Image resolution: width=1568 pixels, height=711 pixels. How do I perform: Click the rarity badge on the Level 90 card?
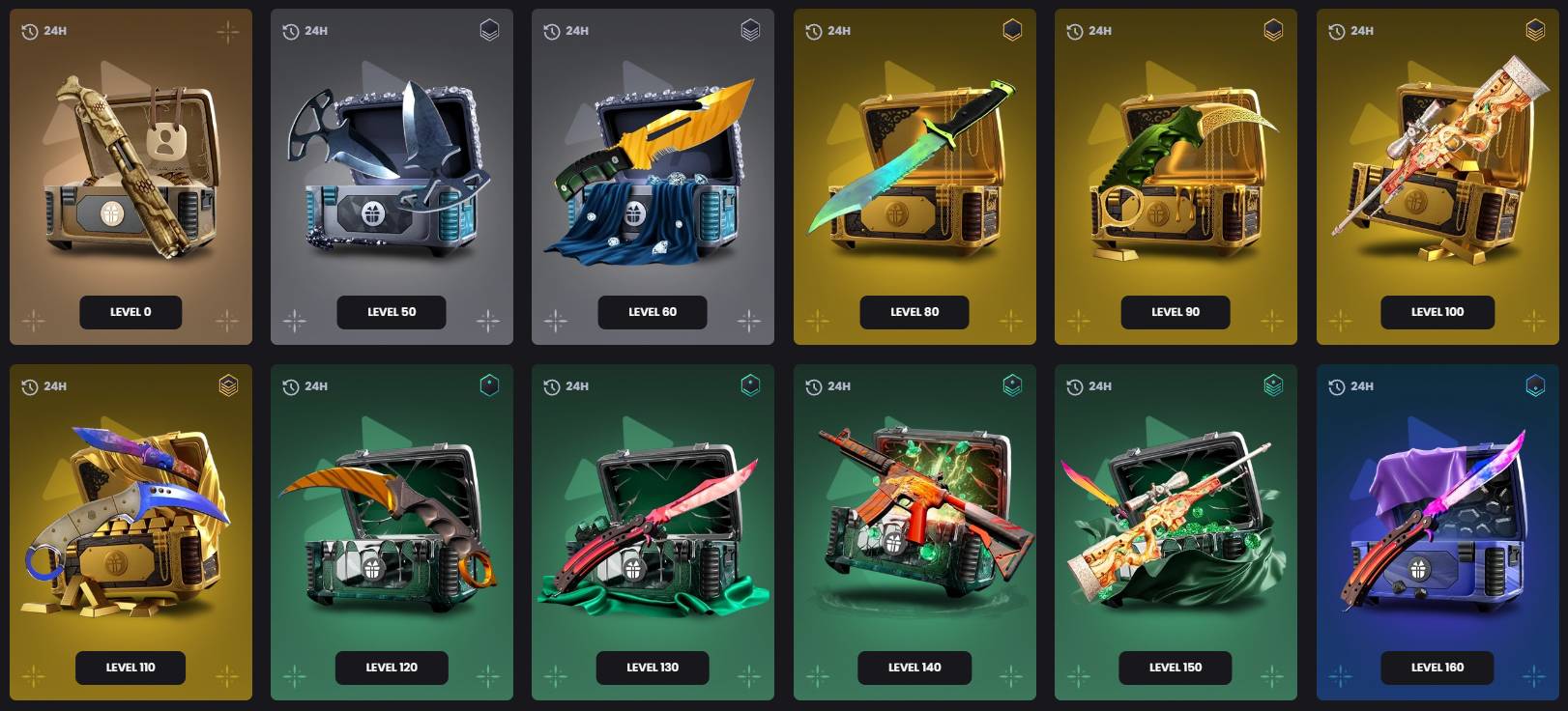click(x=1274, y=30)
